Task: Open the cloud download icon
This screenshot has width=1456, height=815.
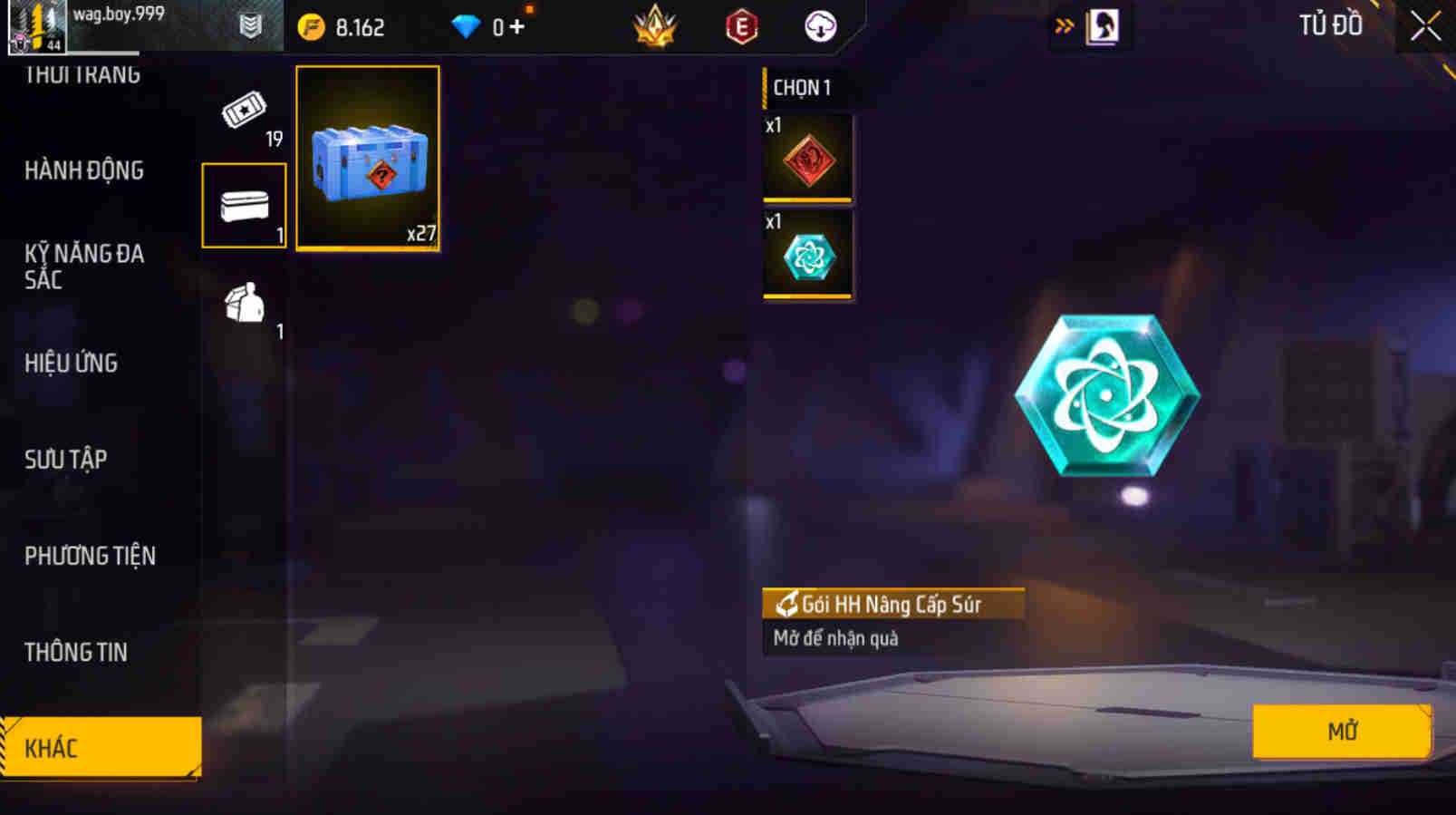Action: tap(818, 25)
